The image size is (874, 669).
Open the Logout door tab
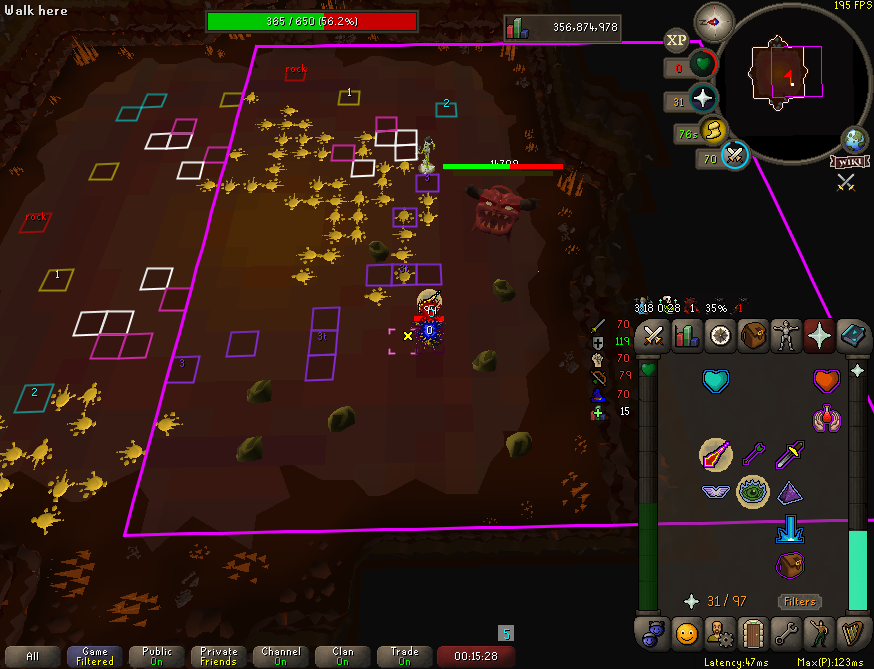coord(751,633)
